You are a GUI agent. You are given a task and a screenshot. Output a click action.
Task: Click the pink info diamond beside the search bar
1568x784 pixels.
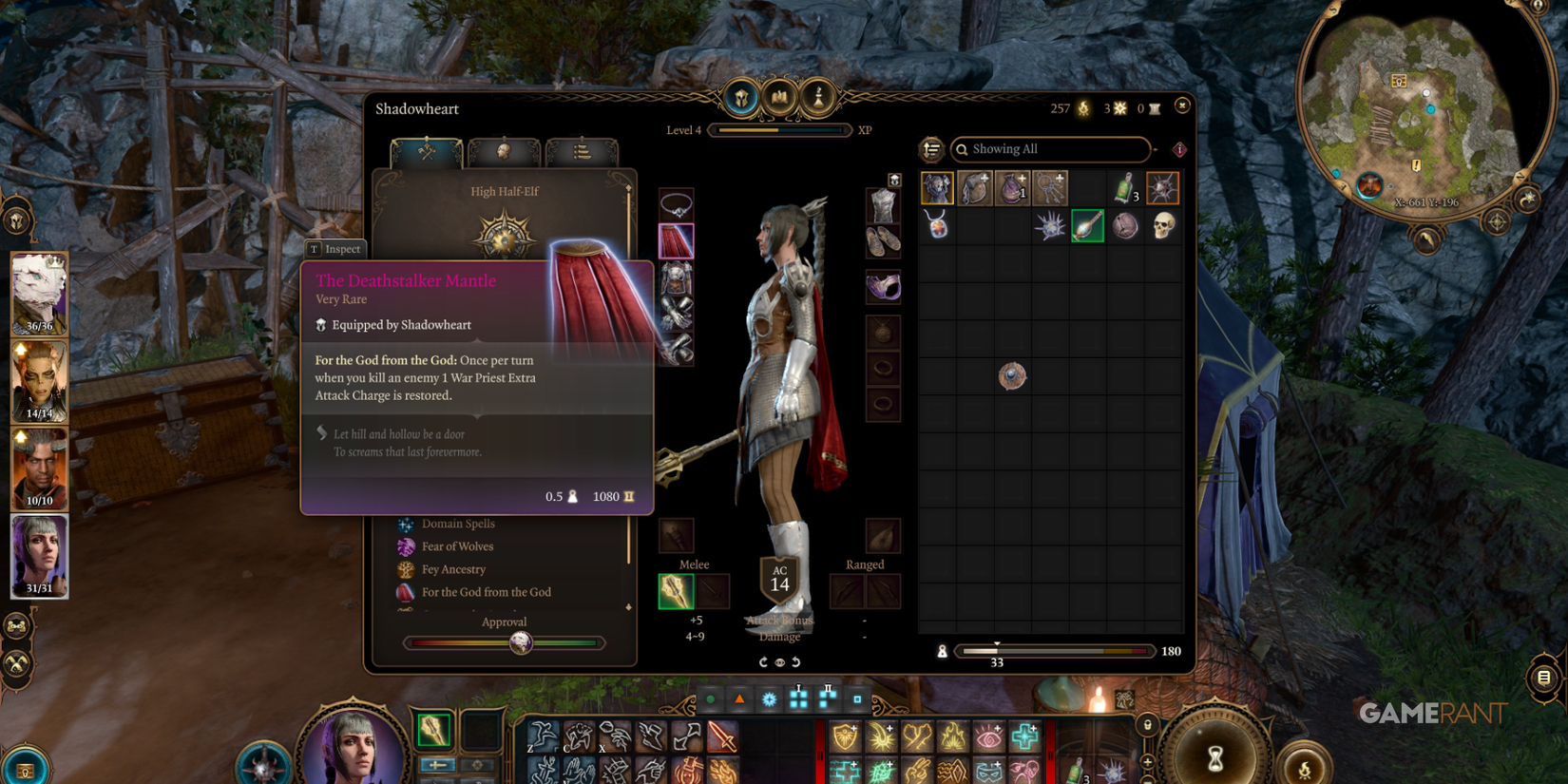[1179, 150]
